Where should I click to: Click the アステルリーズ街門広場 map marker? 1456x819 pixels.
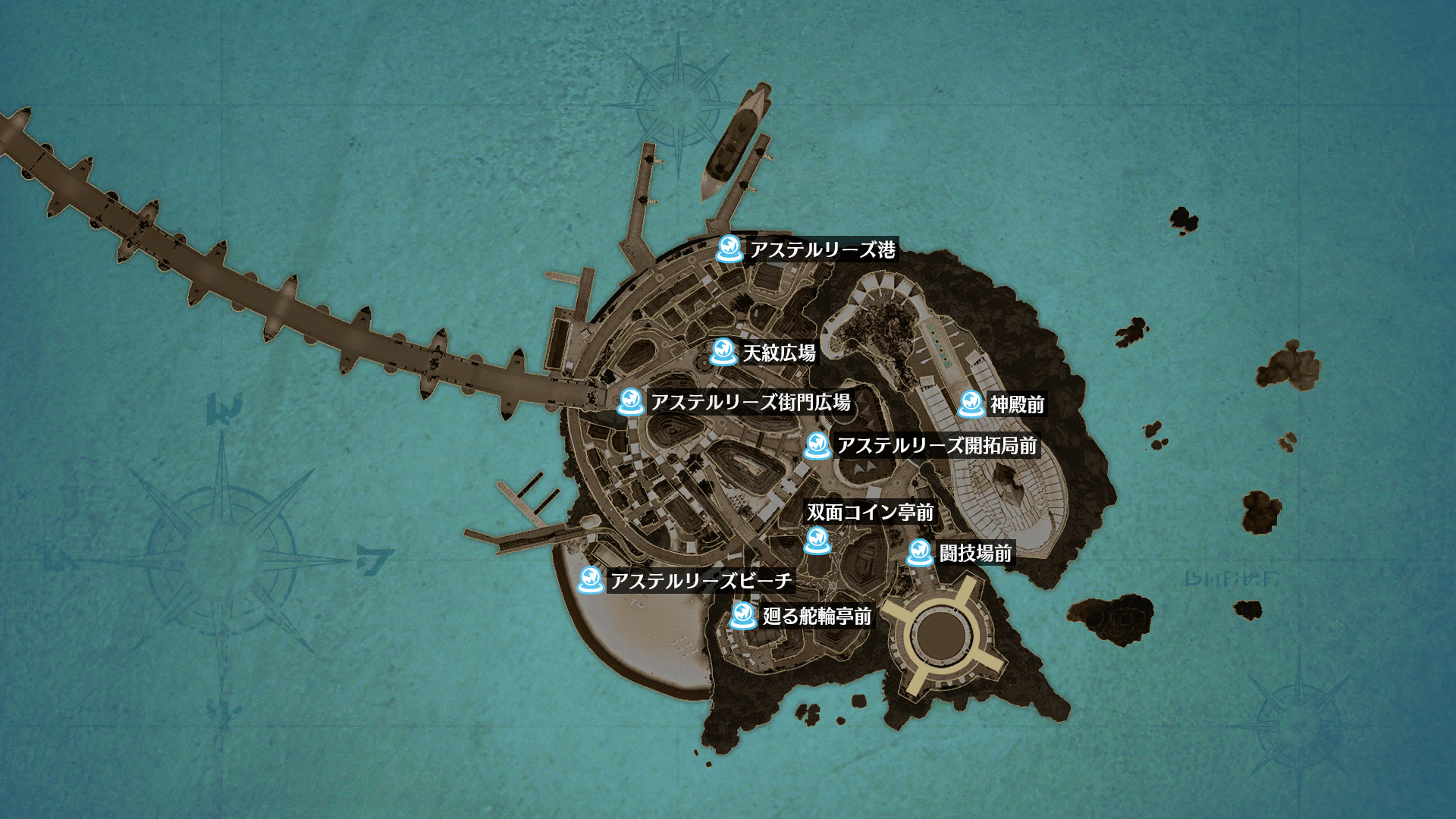[630, 402]
